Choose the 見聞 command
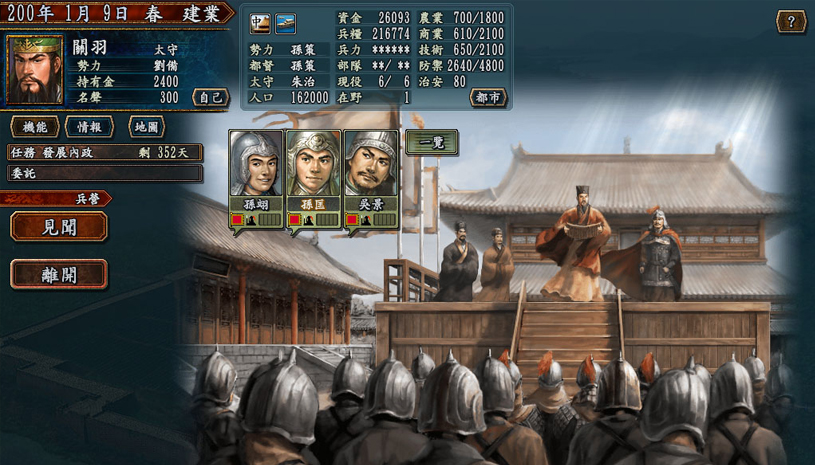815x465 pixels. coord(59,226)
